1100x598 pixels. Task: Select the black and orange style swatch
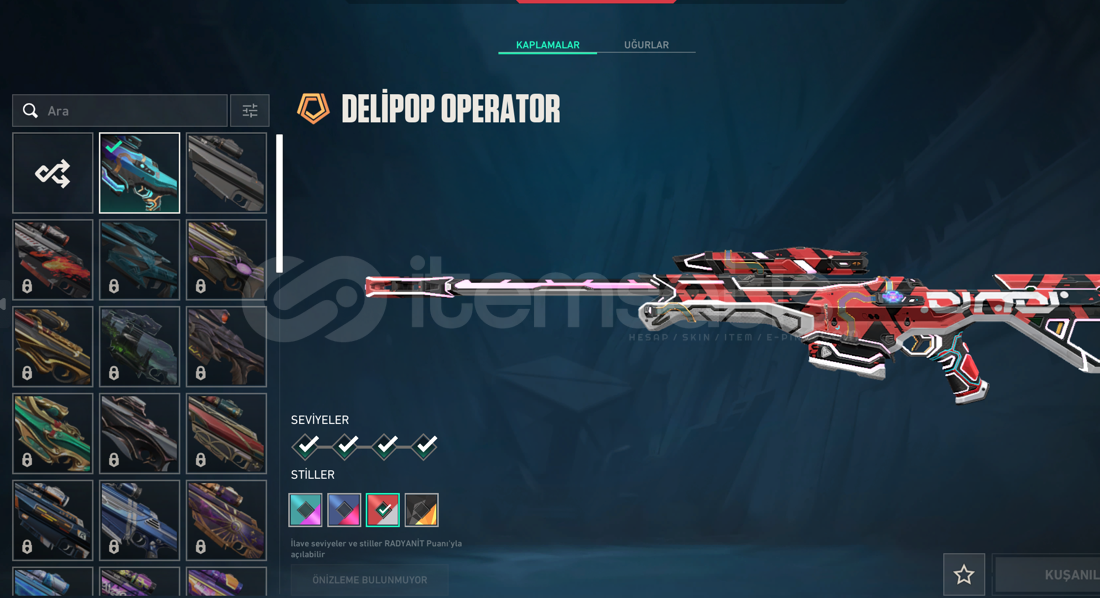[x=422, y=510]
